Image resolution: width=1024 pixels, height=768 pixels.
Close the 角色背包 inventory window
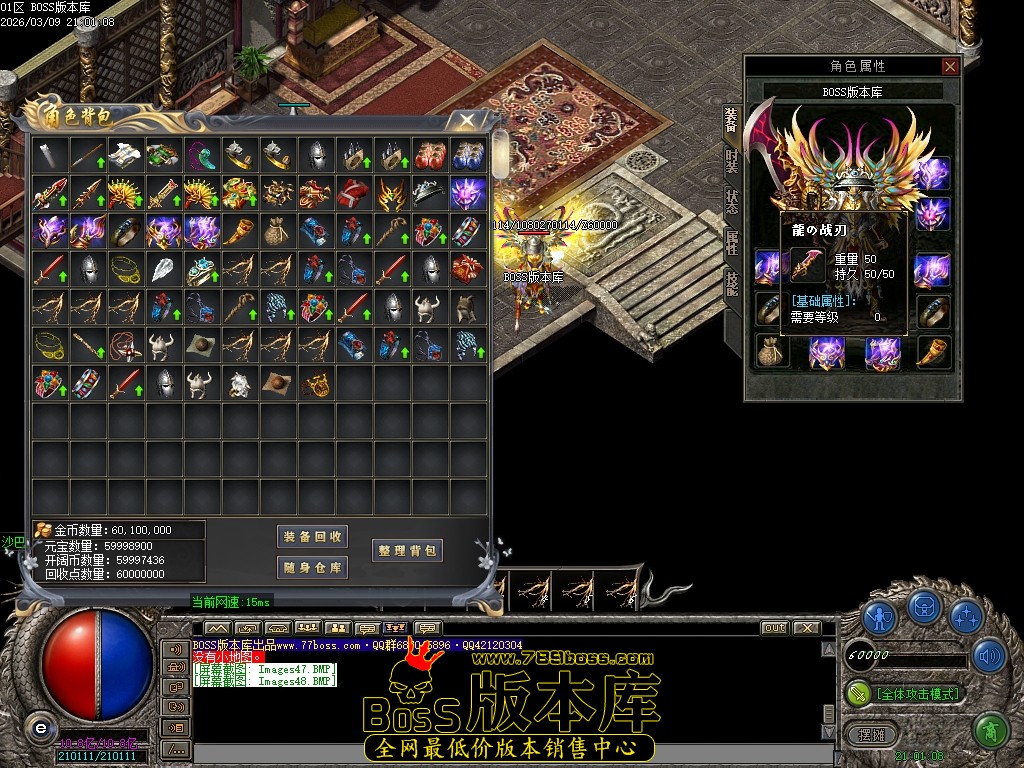tap(466, 121)
